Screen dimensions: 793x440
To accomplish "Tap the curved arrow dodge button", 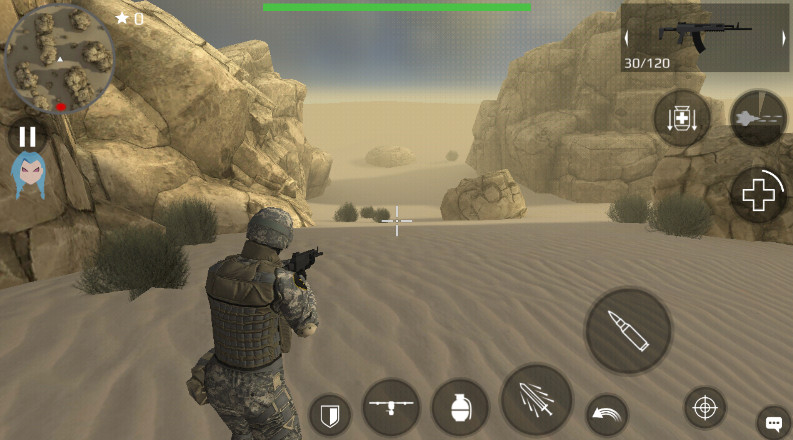I will point(606,414).
